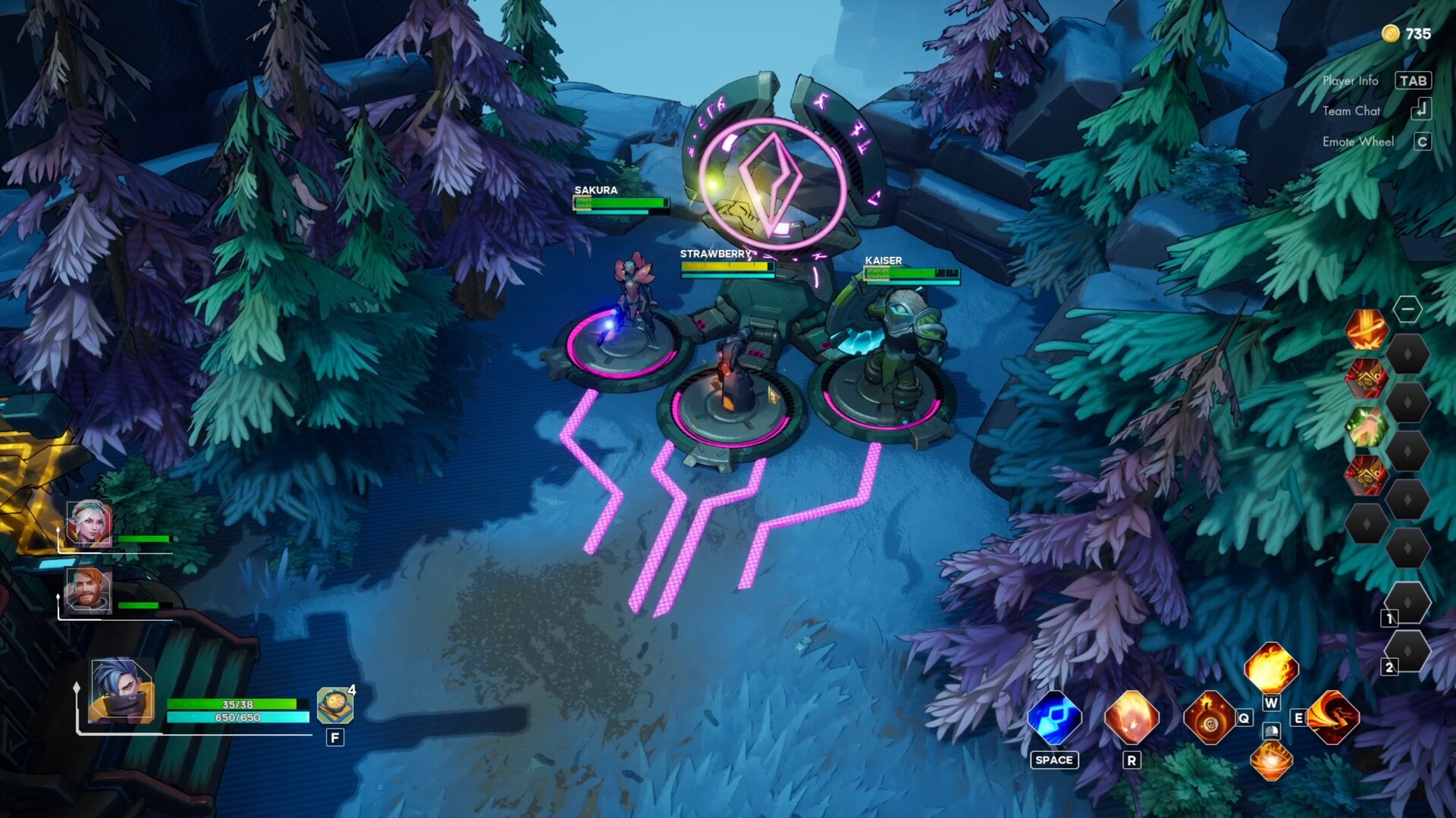Collapse the upgrade panel with minus button
The image size is (1456, 818).
[x=1407, y=309]
